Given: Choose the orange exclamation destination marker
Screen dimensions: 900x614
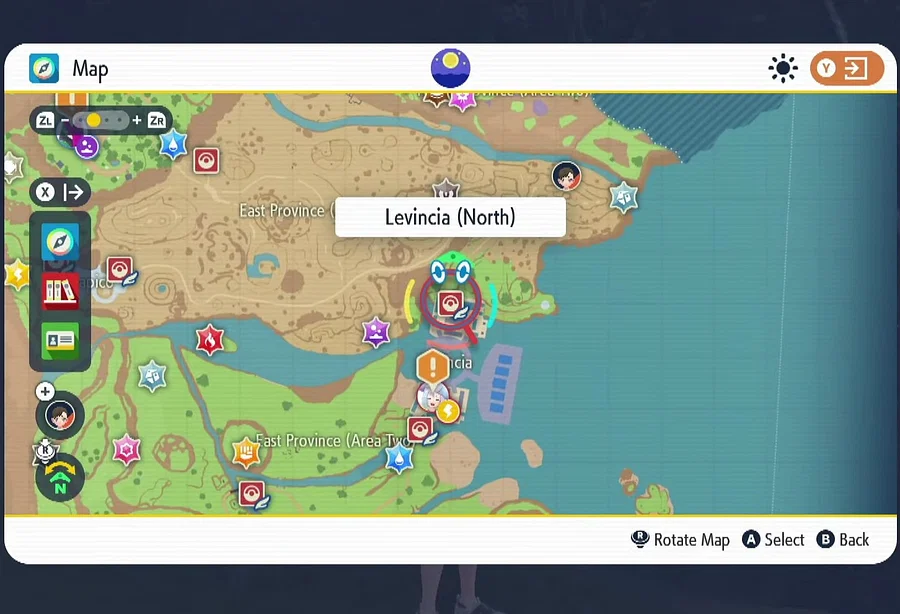Looking at the screenshot, I should tap(433, 366).
